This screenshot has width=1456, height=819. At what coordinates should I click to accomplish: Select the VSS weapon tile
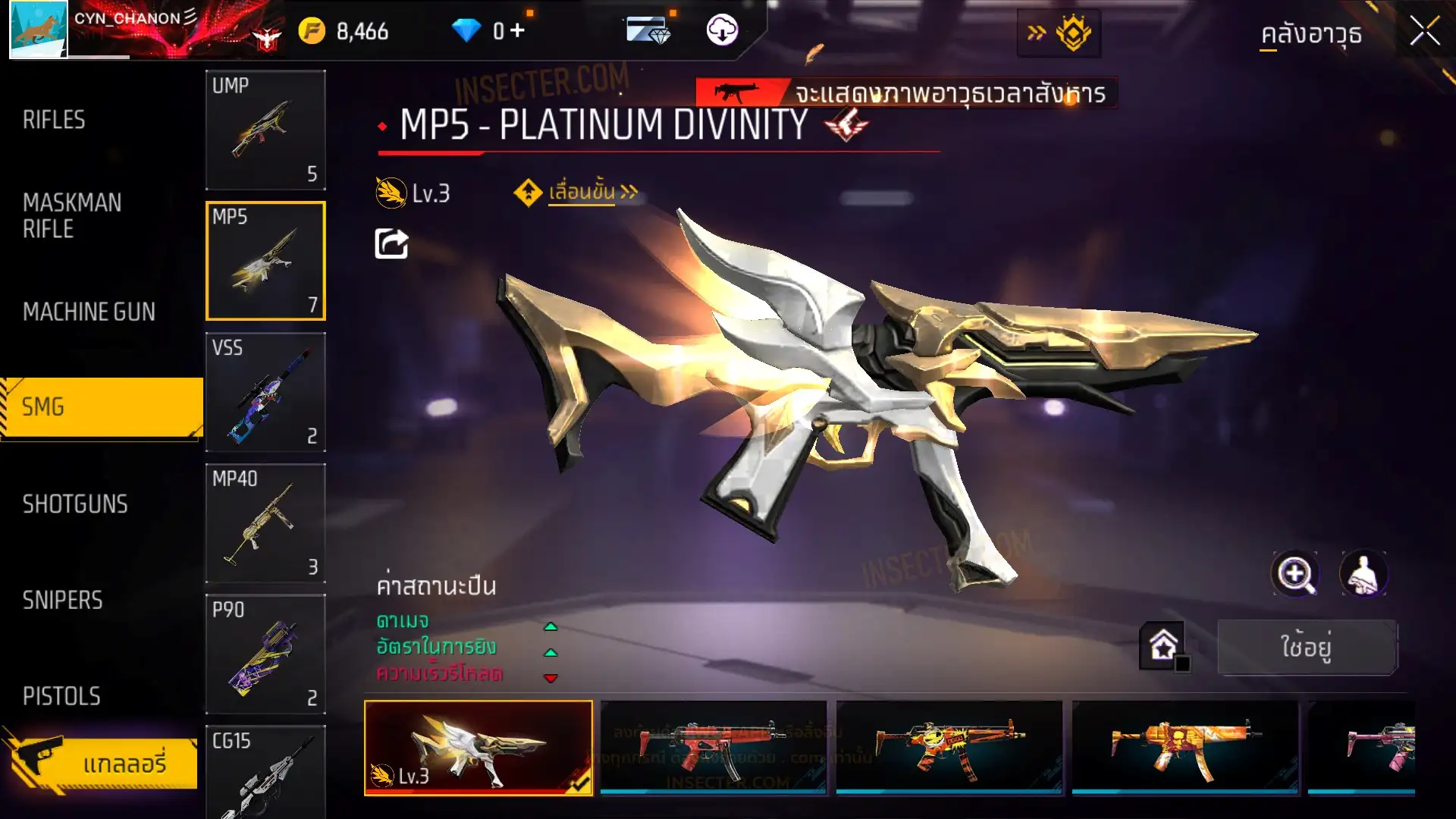tap(265, 392)
